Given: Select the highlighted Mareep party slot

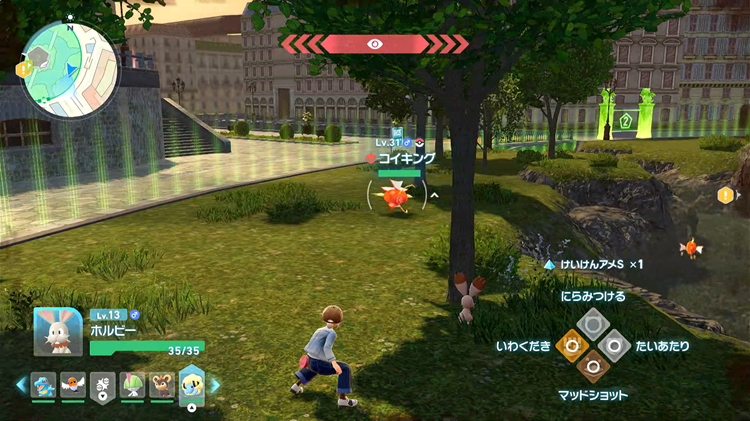Looking at the screenshot, I should (191, 384).
